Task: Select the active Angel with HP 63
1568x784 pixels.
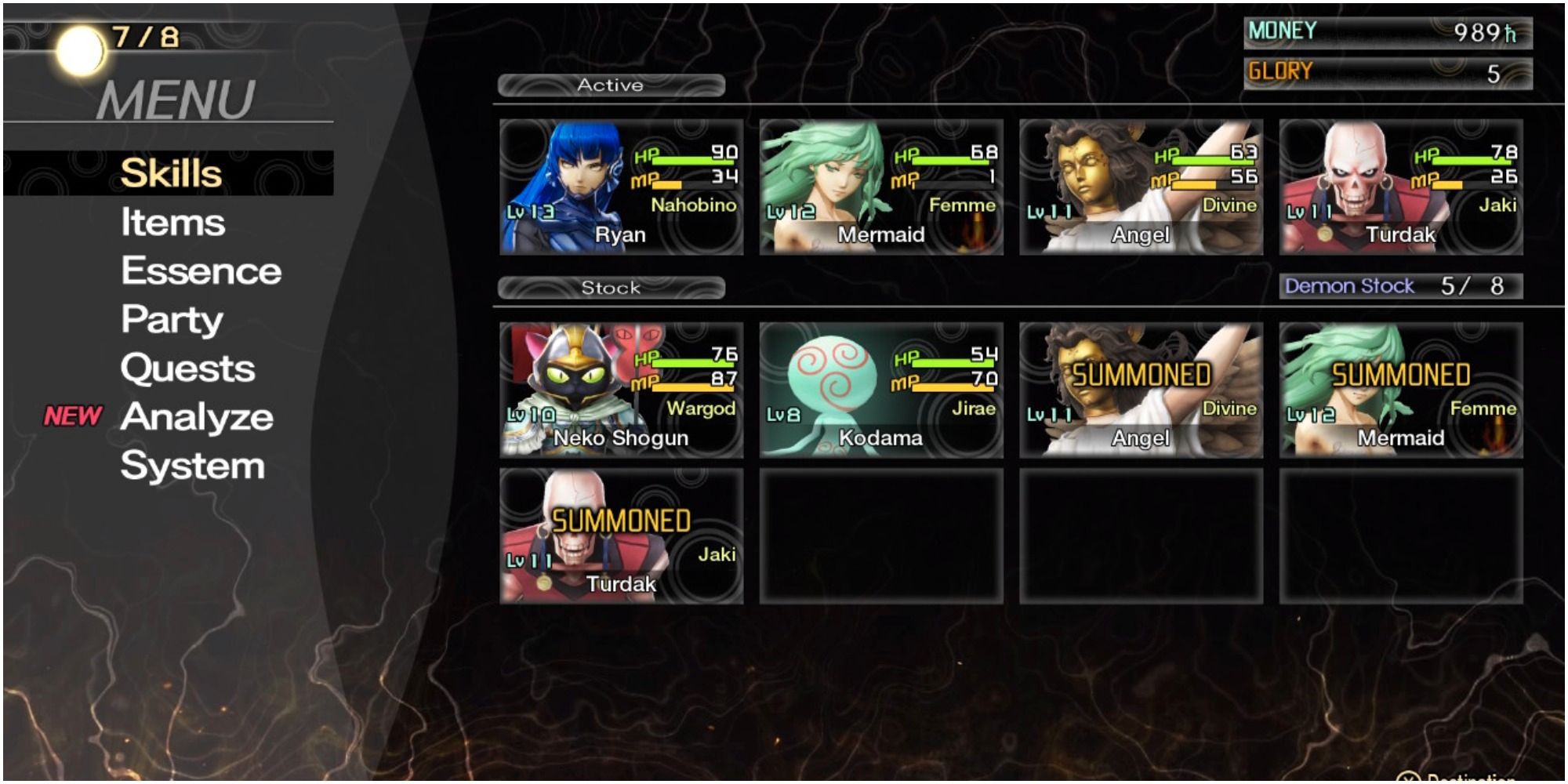Action: (x=1141, y=187)
